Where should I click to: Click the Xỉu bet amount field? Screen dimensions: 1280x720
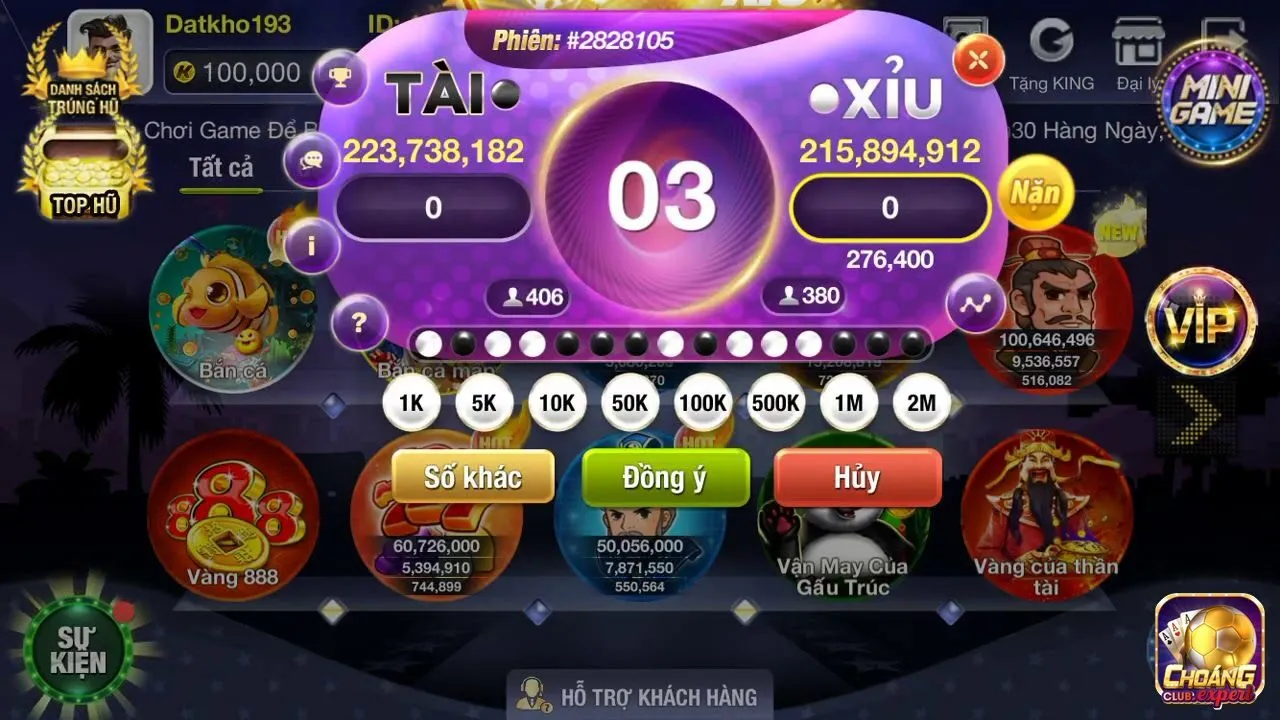click(x=889, y=208)
